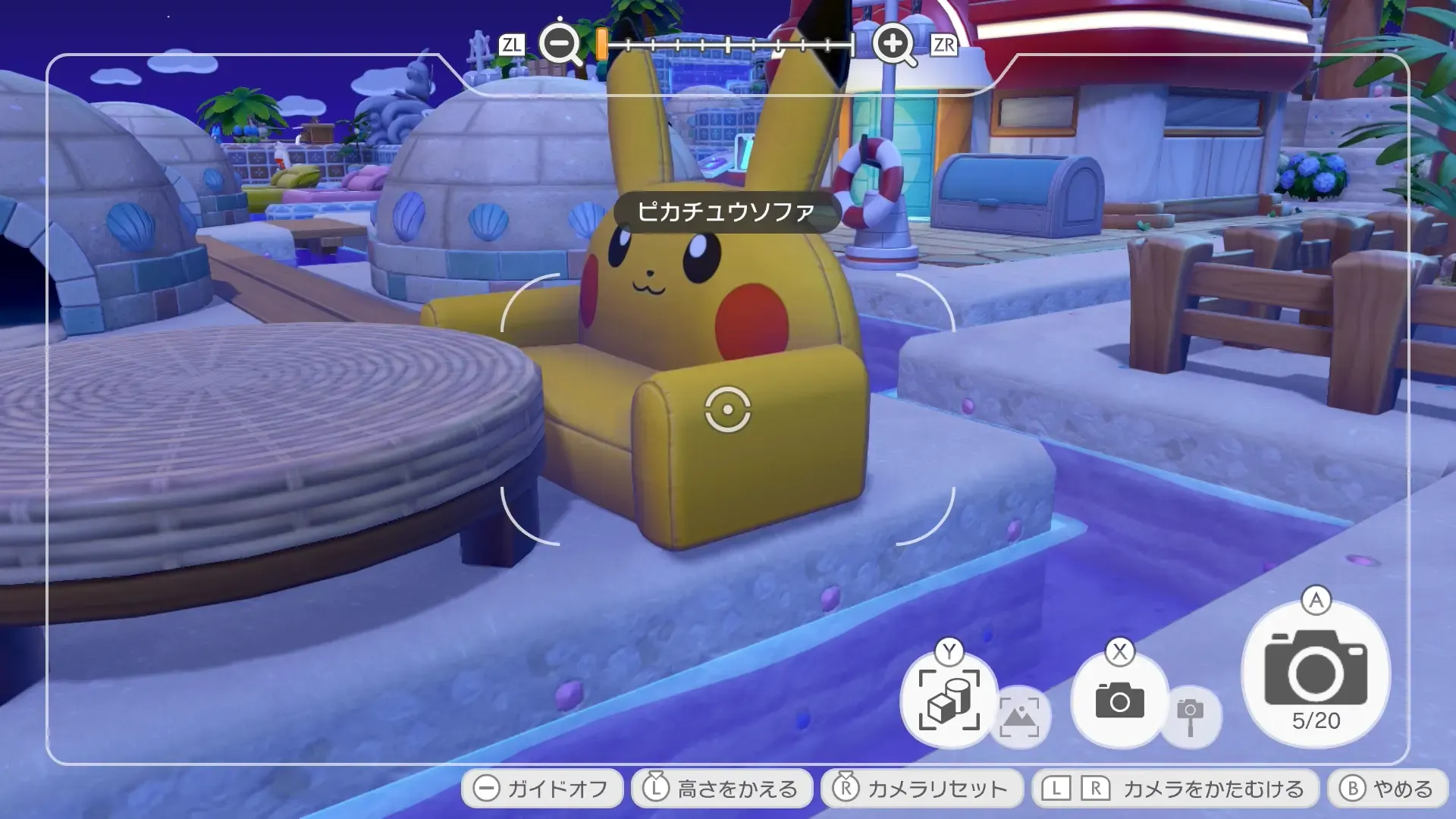Image resolution: width=1456 pixels, height=819 pixels.
Task: Click the R camera reset shoulder icon
Action: 845,788
